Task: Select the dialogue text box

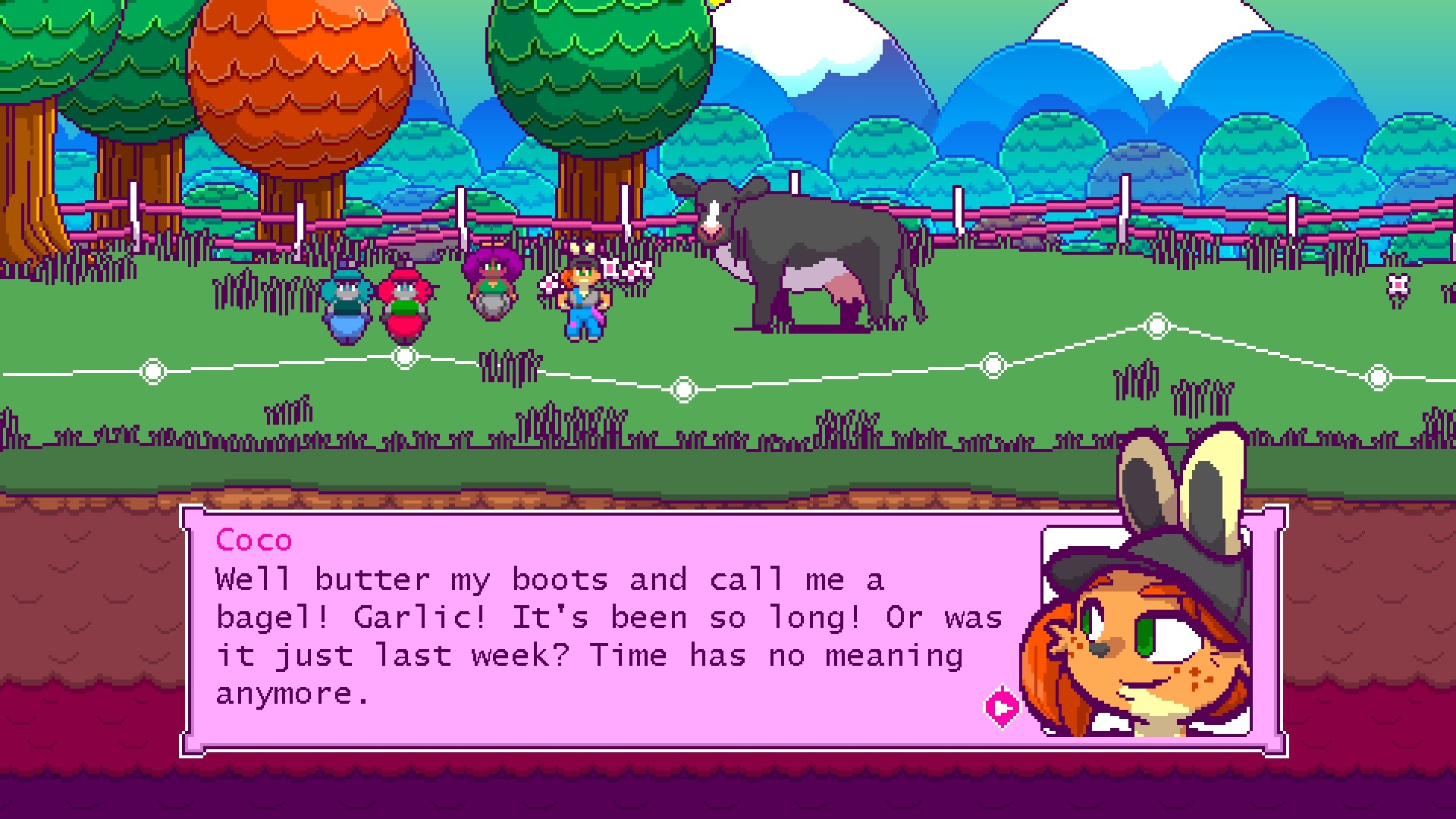Action: [607, 637]
